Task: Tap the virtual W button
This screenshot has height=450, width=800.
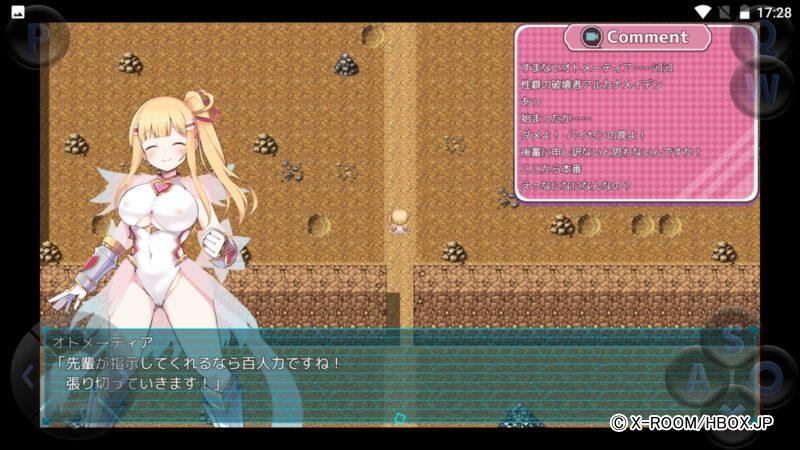Action: pos(764,87)
